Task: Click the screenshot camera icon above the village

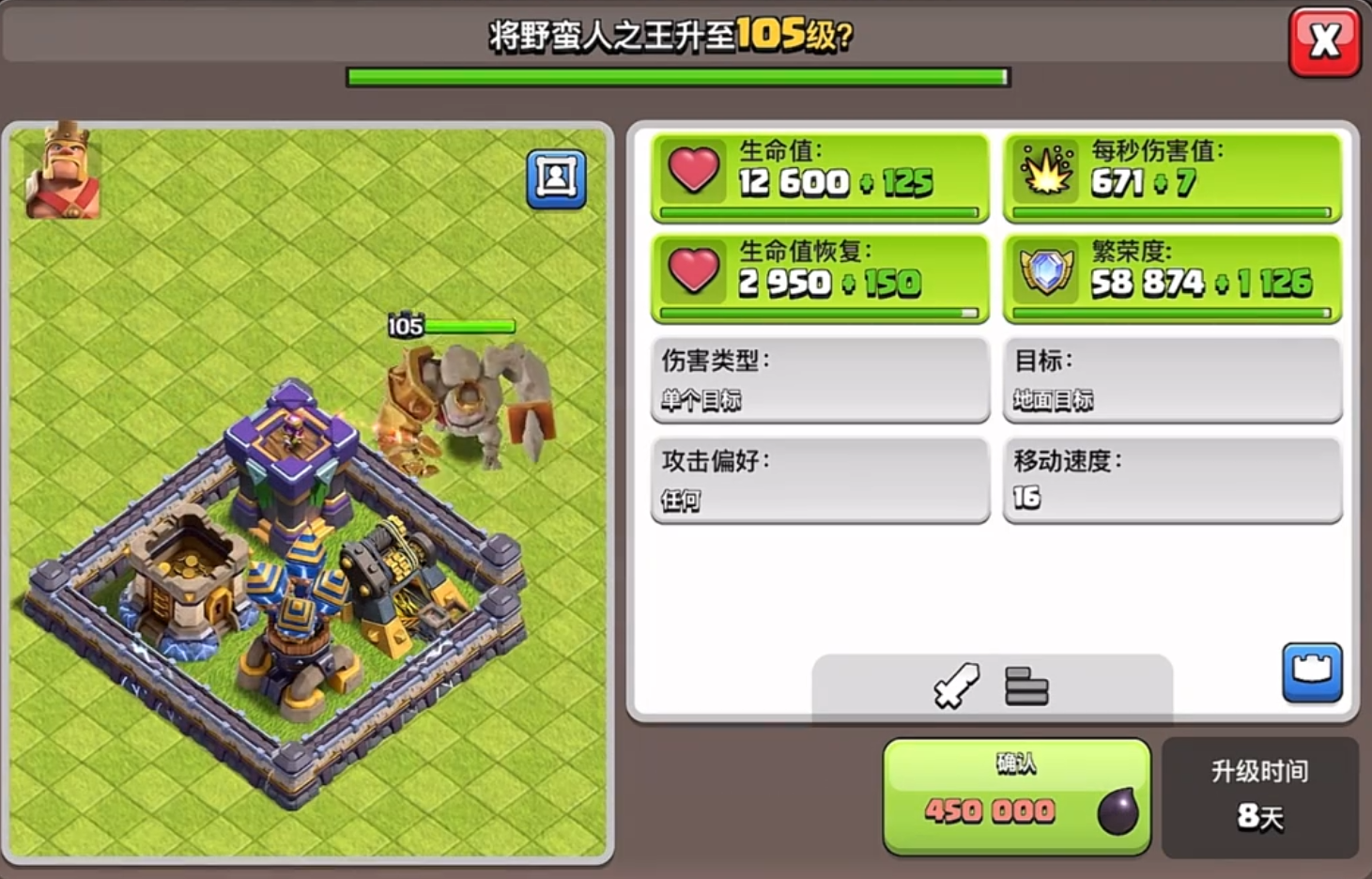Action: [558, 180]
